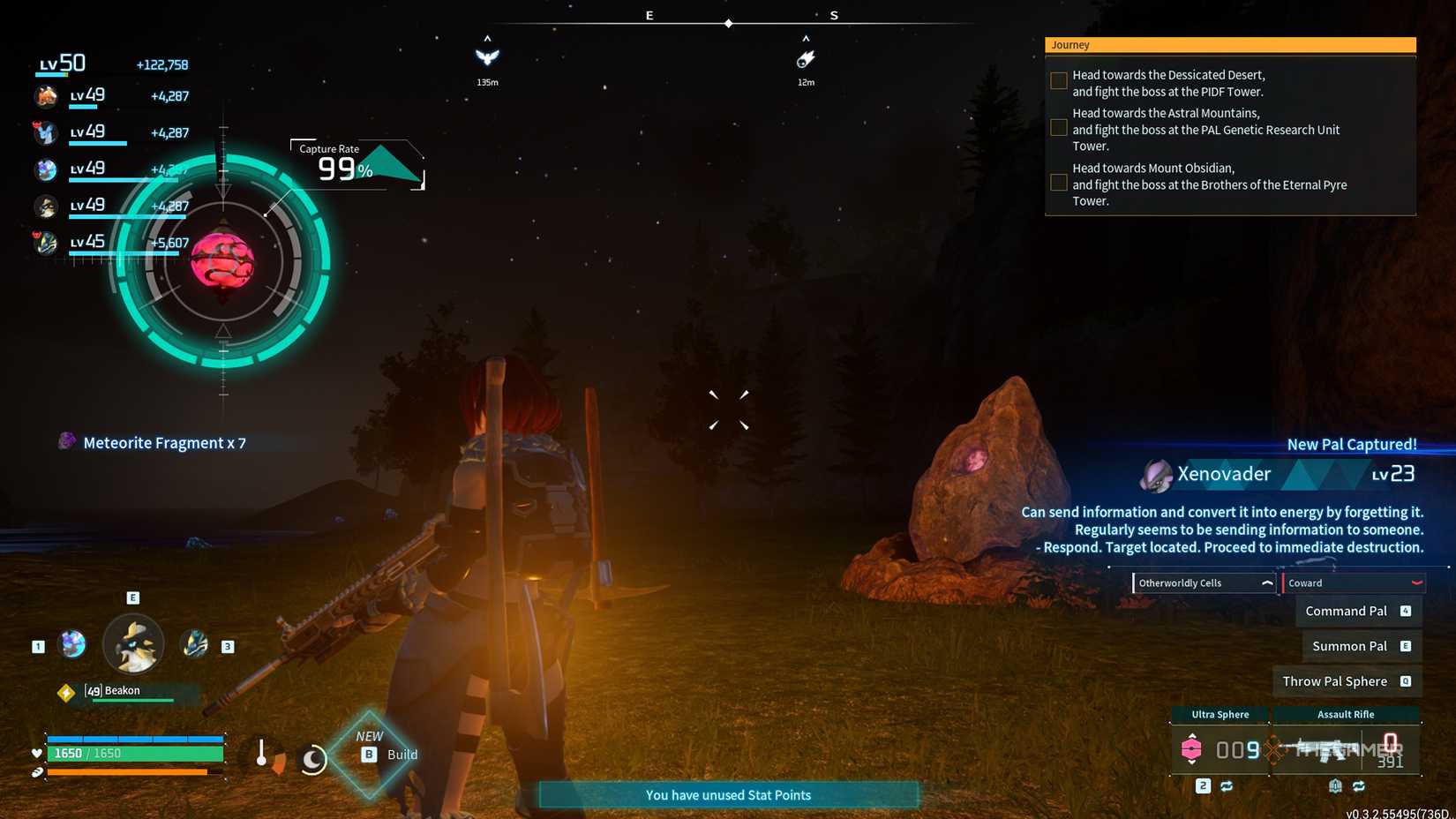Click the pal sphere icon in party slot 1
1456x819 pixels.
(72, 644)
